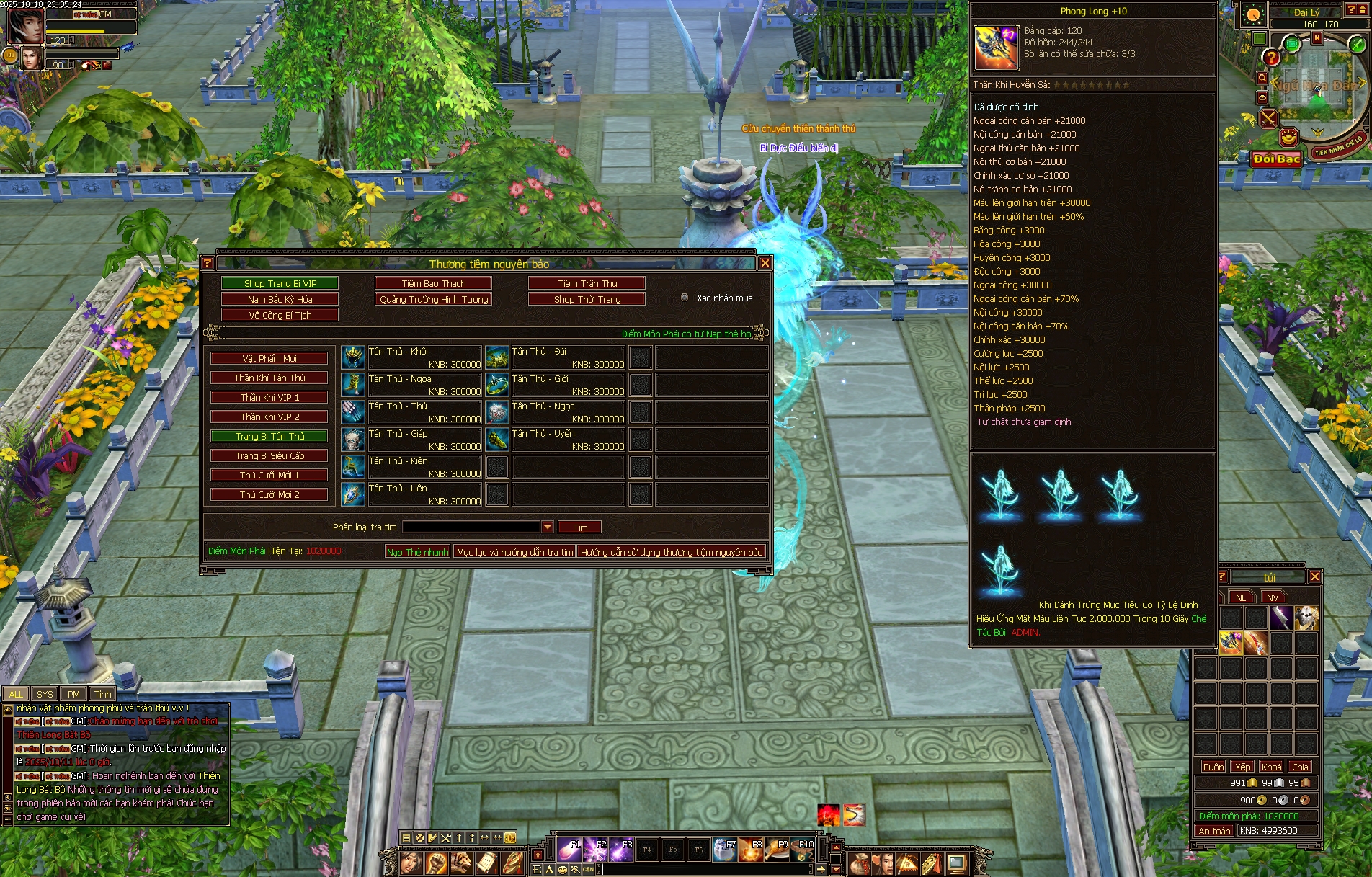
Task: Close the Thương tiệm nguyên bảo shop window
Action: click(x=765, y=264)
